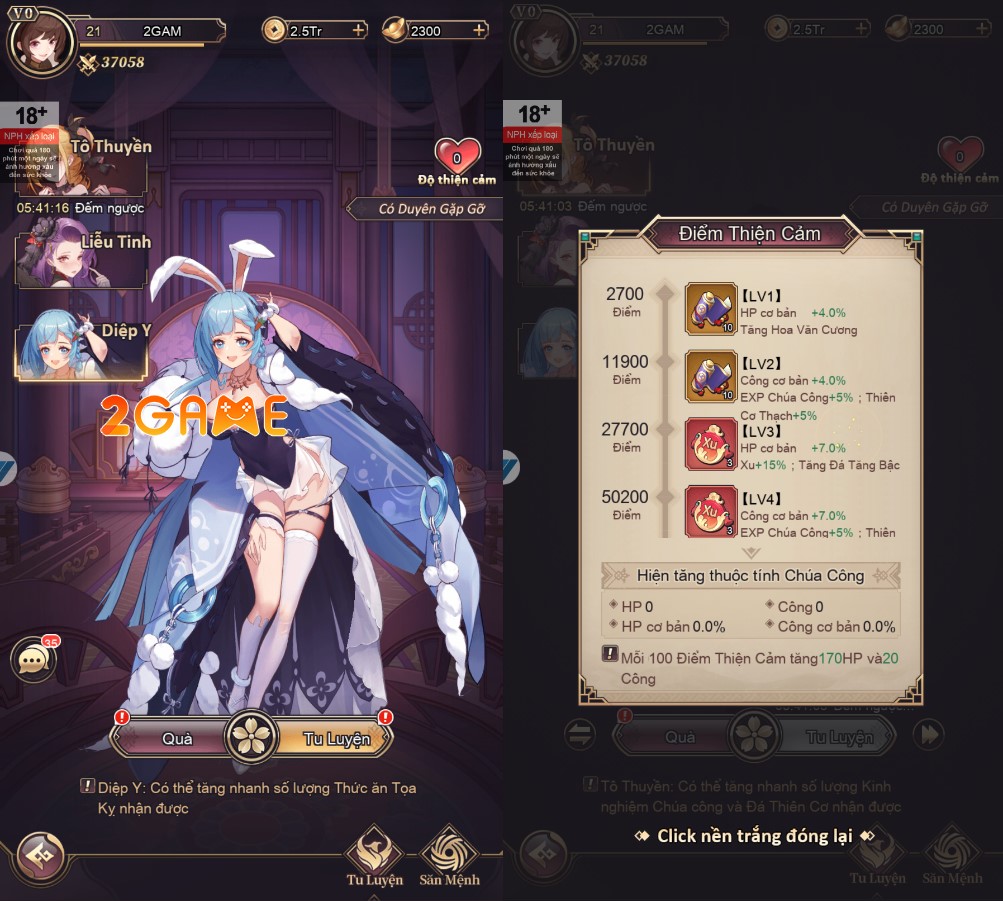Open the chat bubble with 35 unread
The width and height of the screenshot is (1003, 901).
point(33,660)
